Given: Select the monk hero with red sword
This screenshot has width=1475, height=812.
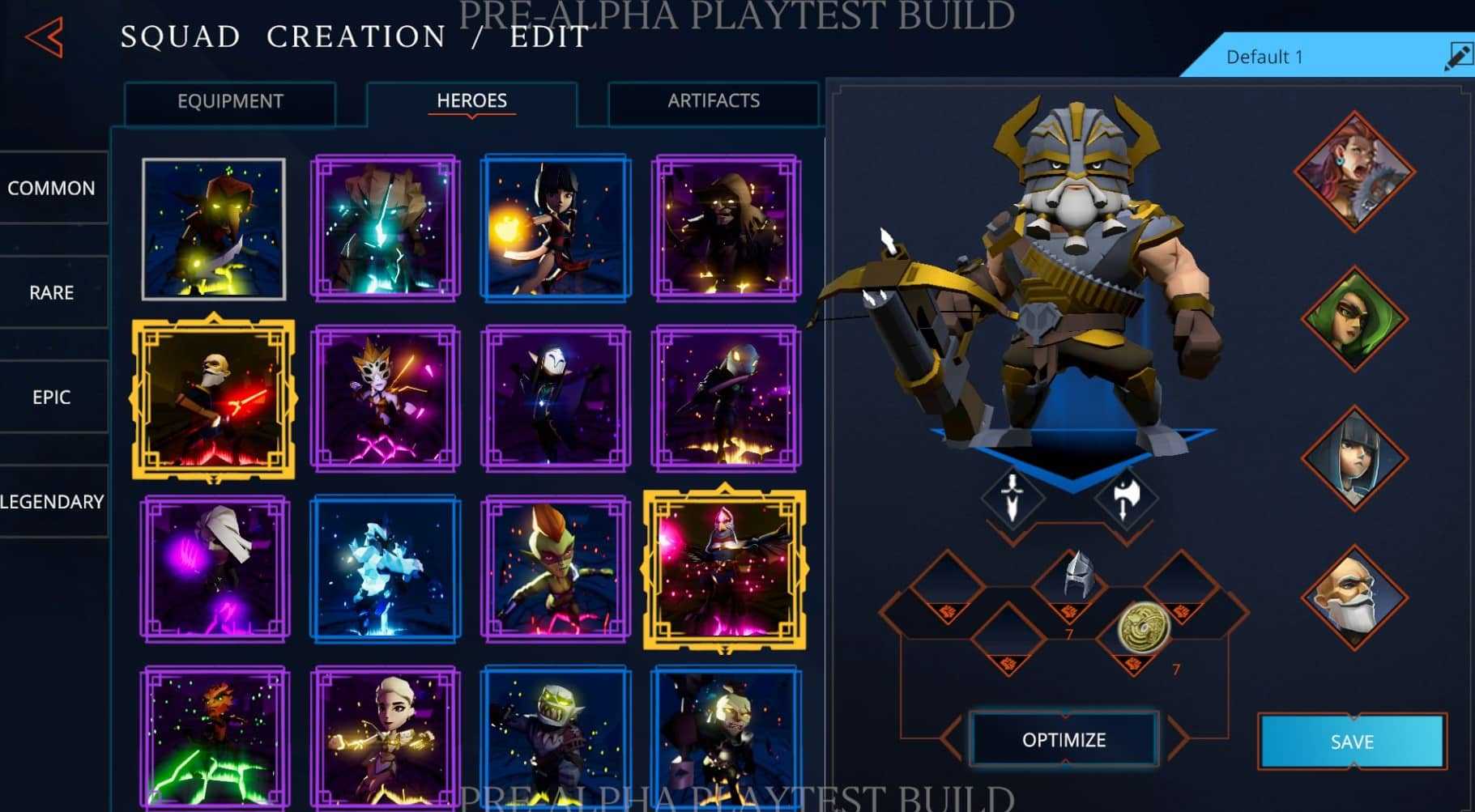Looking at the screenshot, I should point(215,397).
